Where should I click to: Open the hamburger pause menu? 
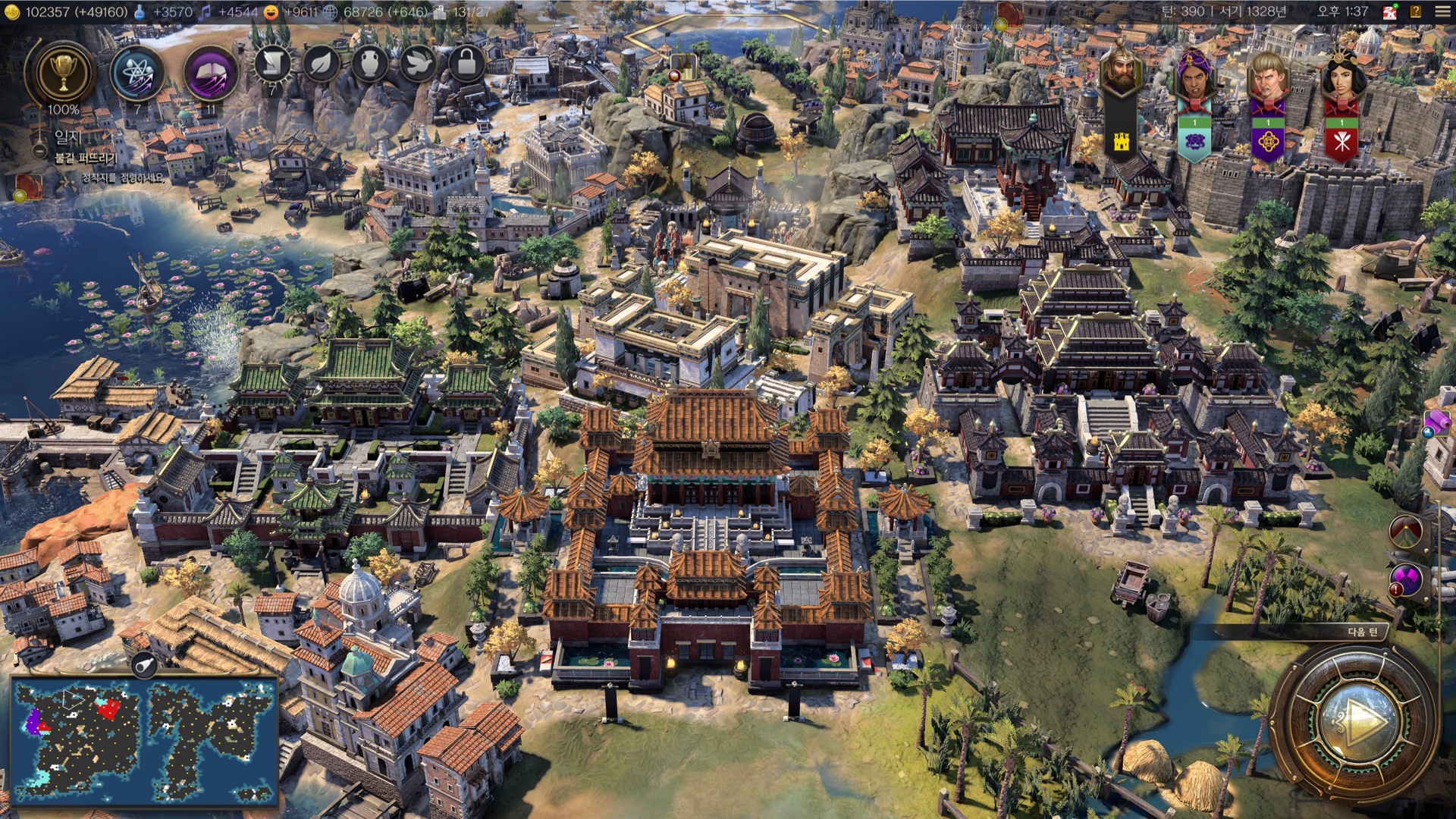1442,12
